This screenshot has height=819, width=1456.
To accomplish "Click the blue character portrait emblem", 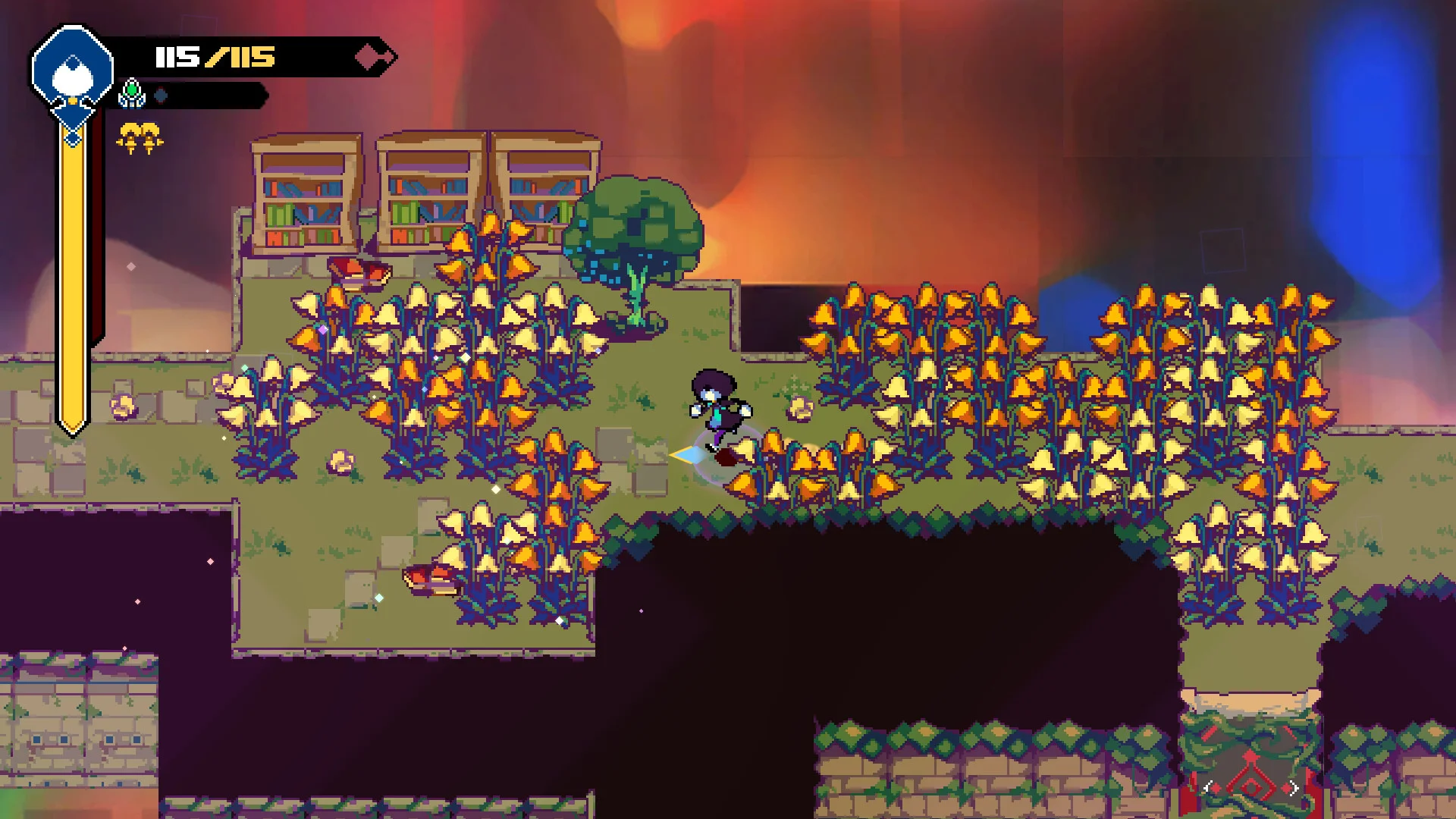I will [x=73, y=74].
